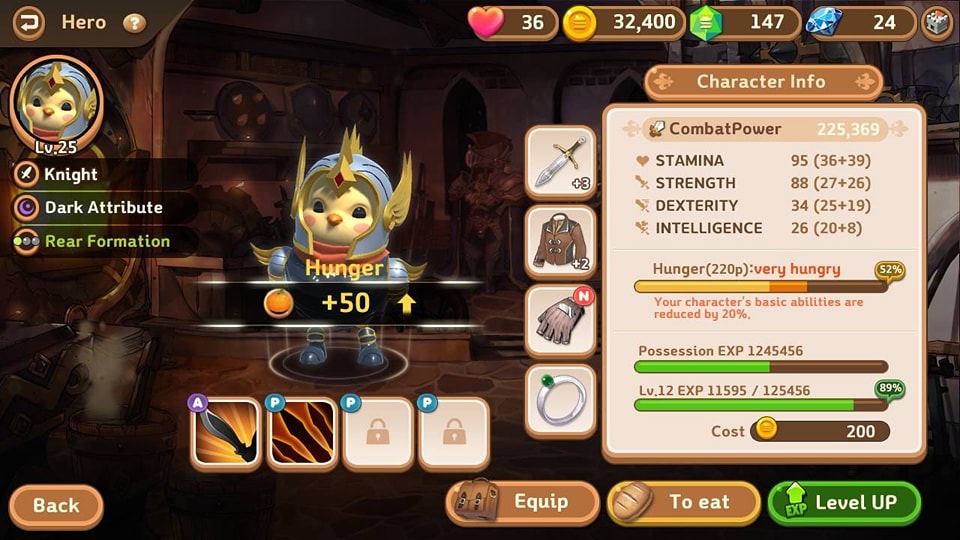The image size is (960, 540).
Task: Open the Character Info panel header
Action: (x=762, y=82)
